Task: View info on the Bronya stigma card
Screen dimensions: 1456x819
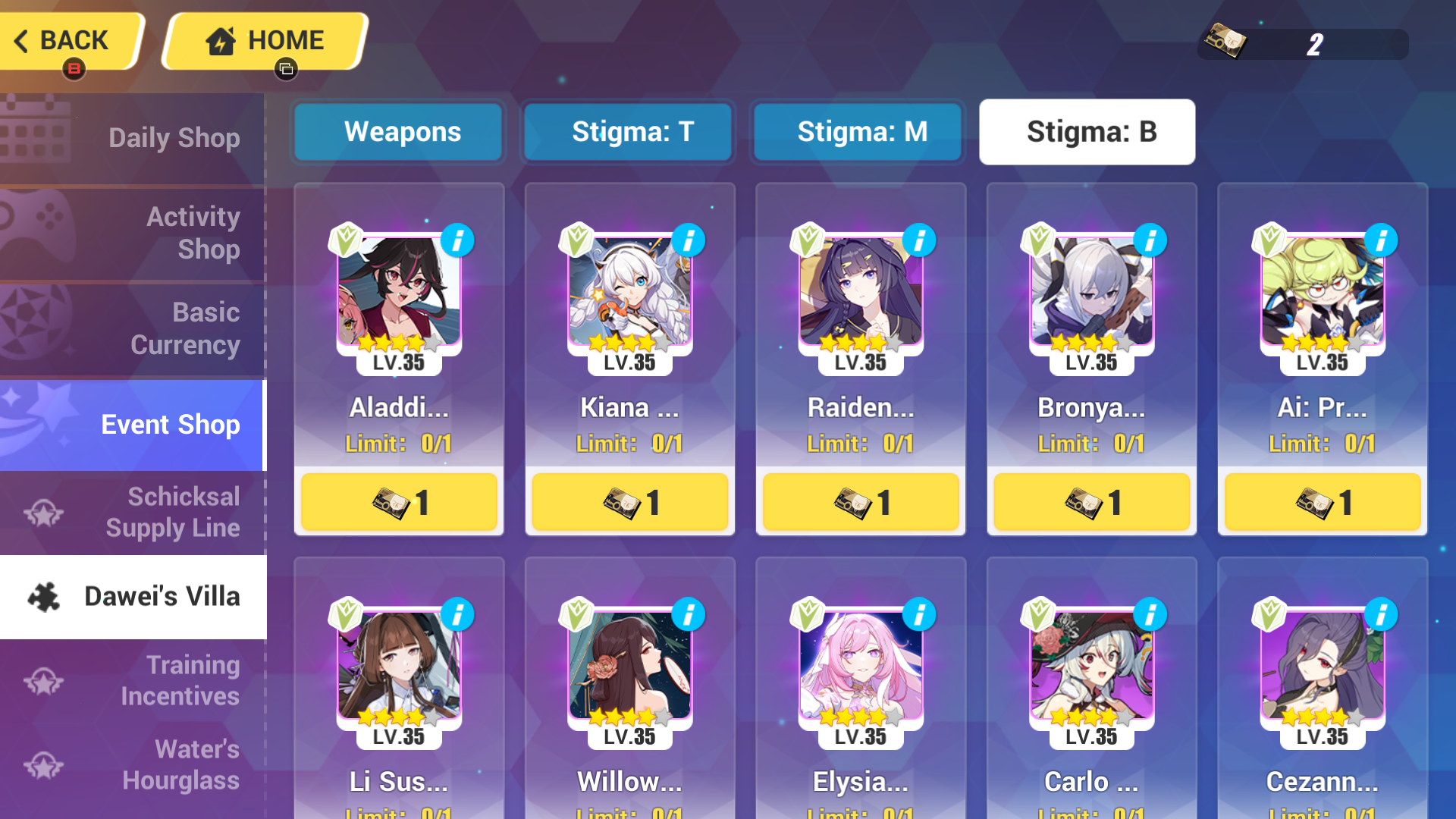Action: point(1150,240)
